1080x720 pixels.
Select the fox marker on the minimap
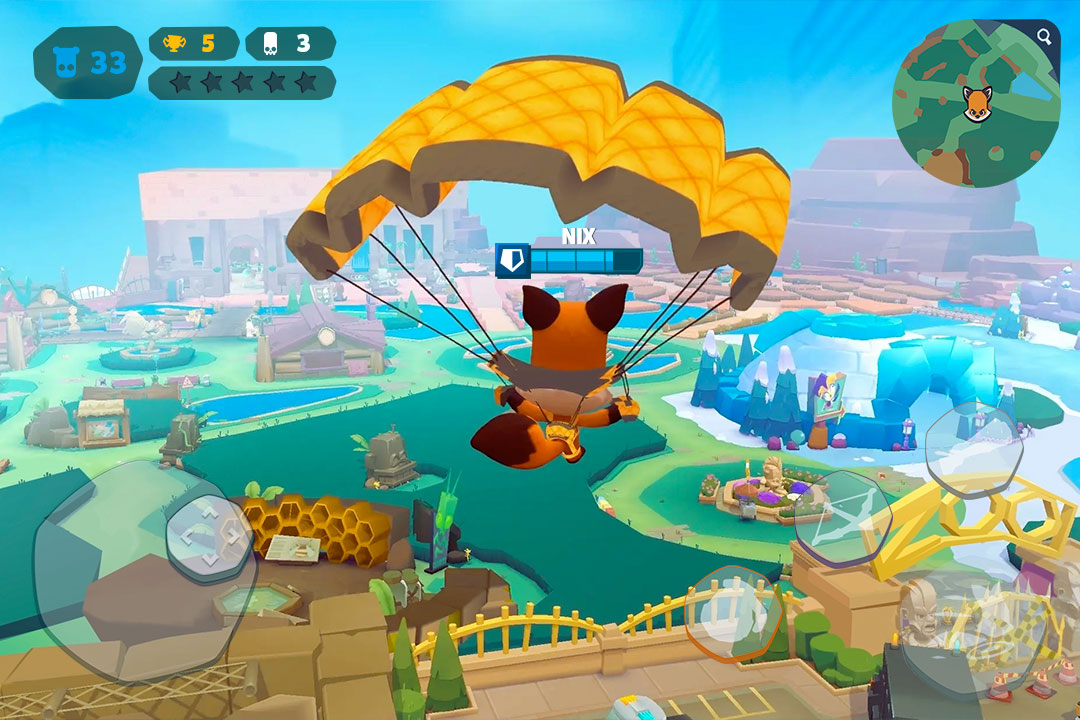(x=977, y=103)
